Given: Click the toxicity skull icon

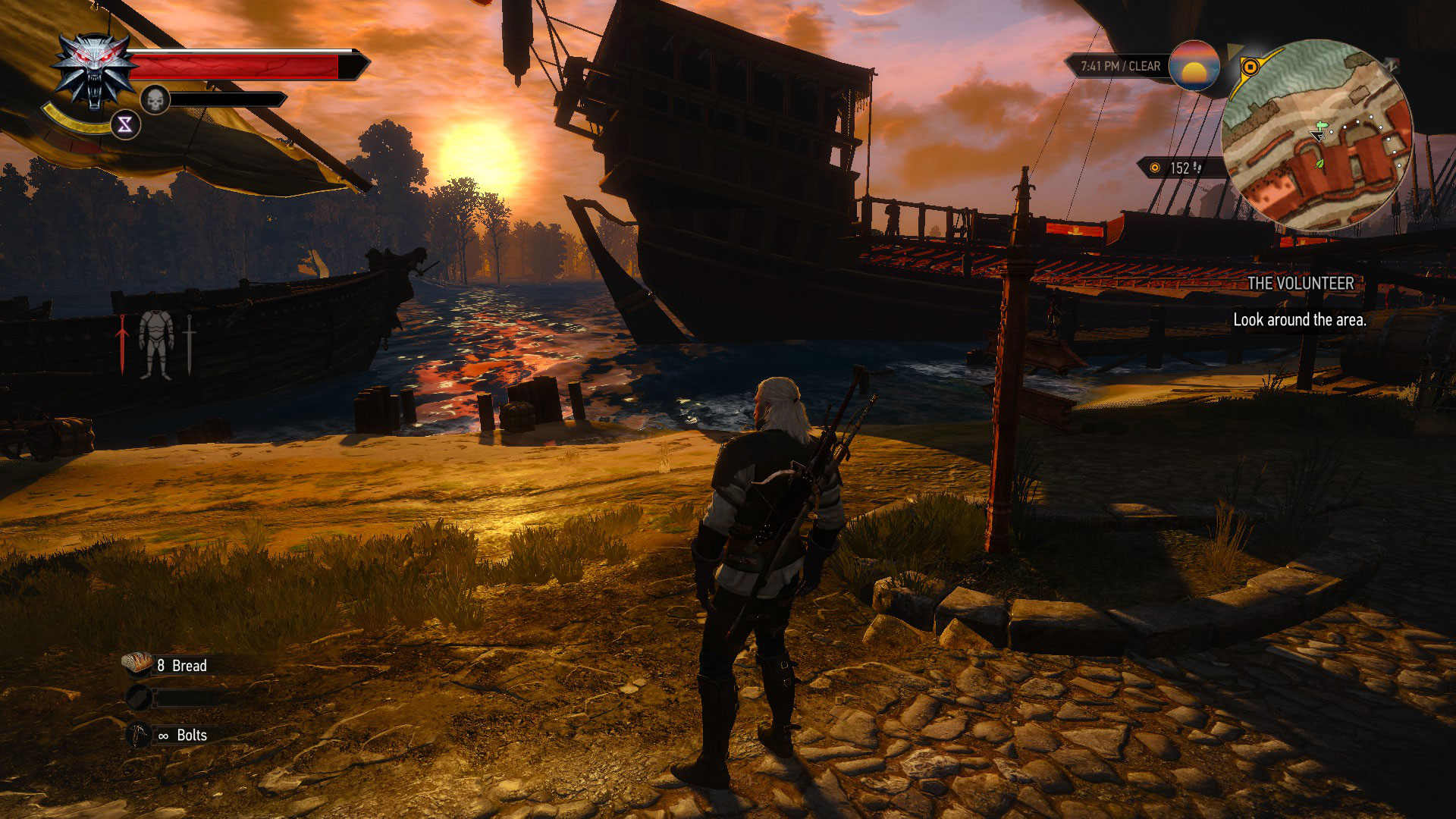Looking at the screenshot, I should click(x=155, y=99).
